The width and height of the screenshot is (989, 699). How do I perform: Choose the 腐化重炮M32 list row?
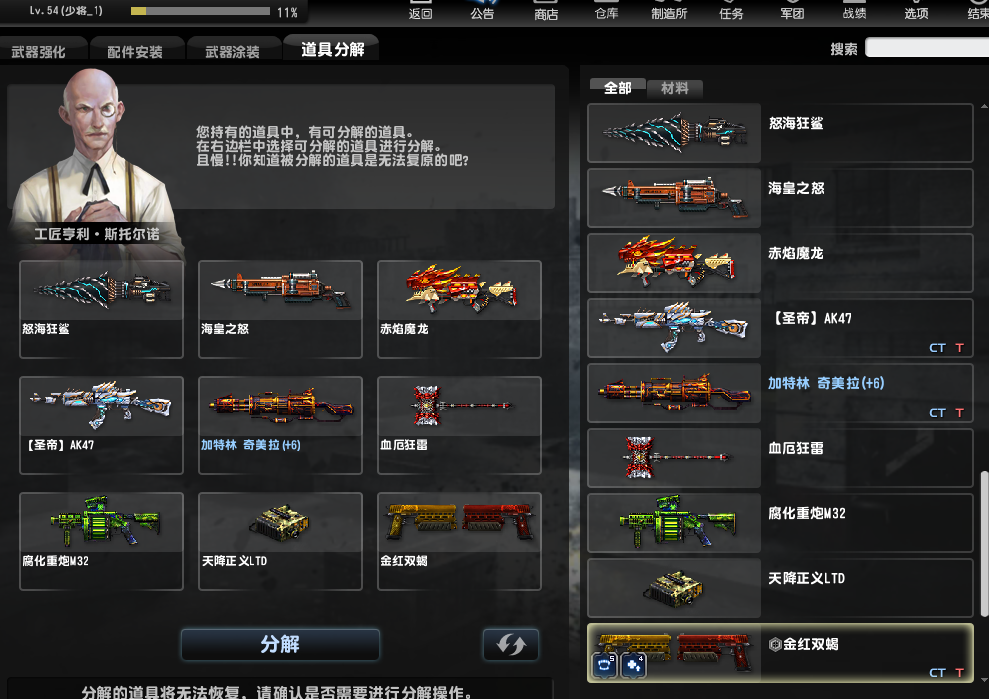pos(780,522)
